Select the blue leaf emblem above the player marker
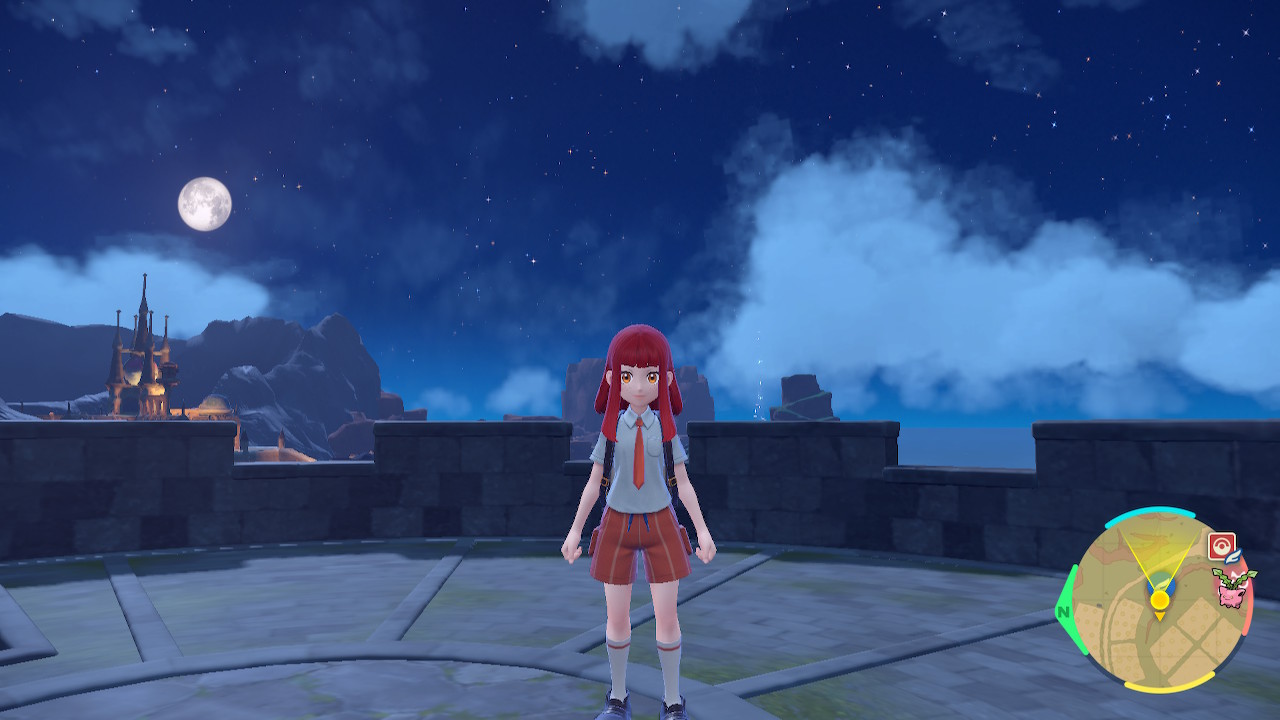 coord(1163,582)
